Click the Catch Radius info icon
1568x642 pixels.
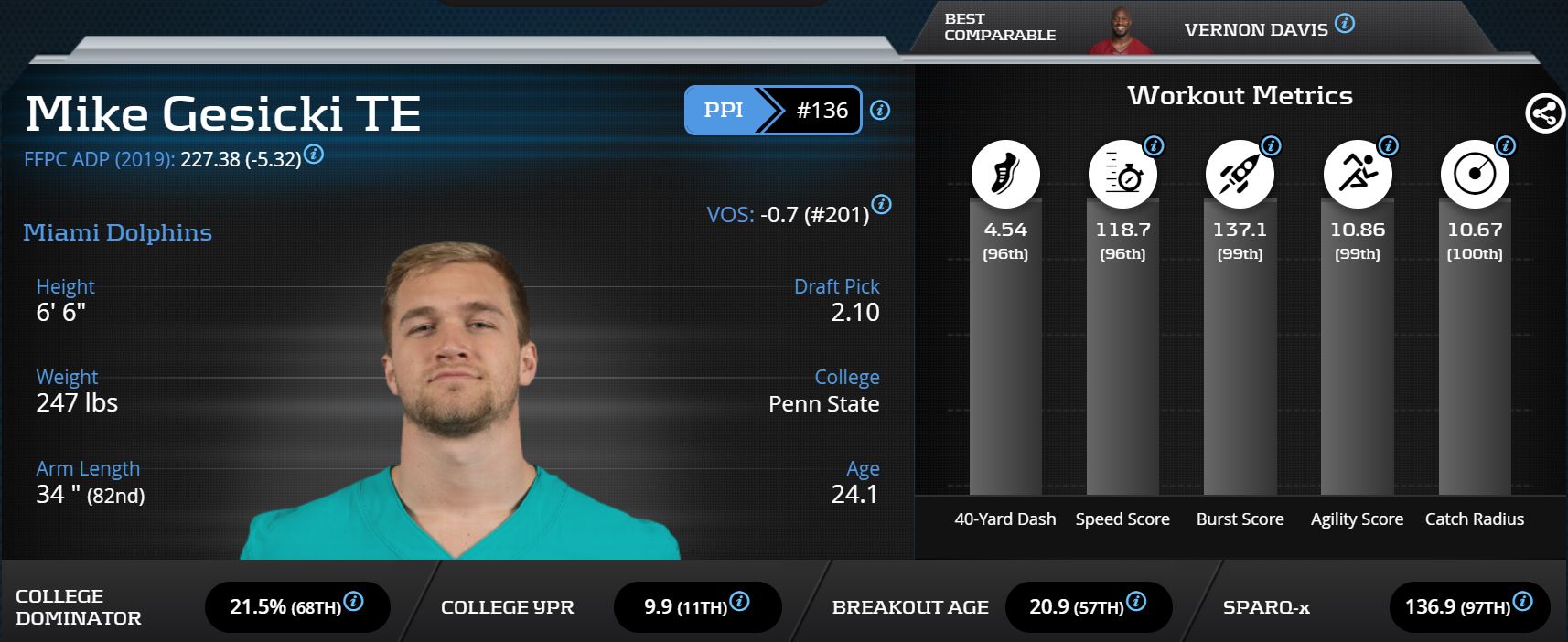point(1506,145)
